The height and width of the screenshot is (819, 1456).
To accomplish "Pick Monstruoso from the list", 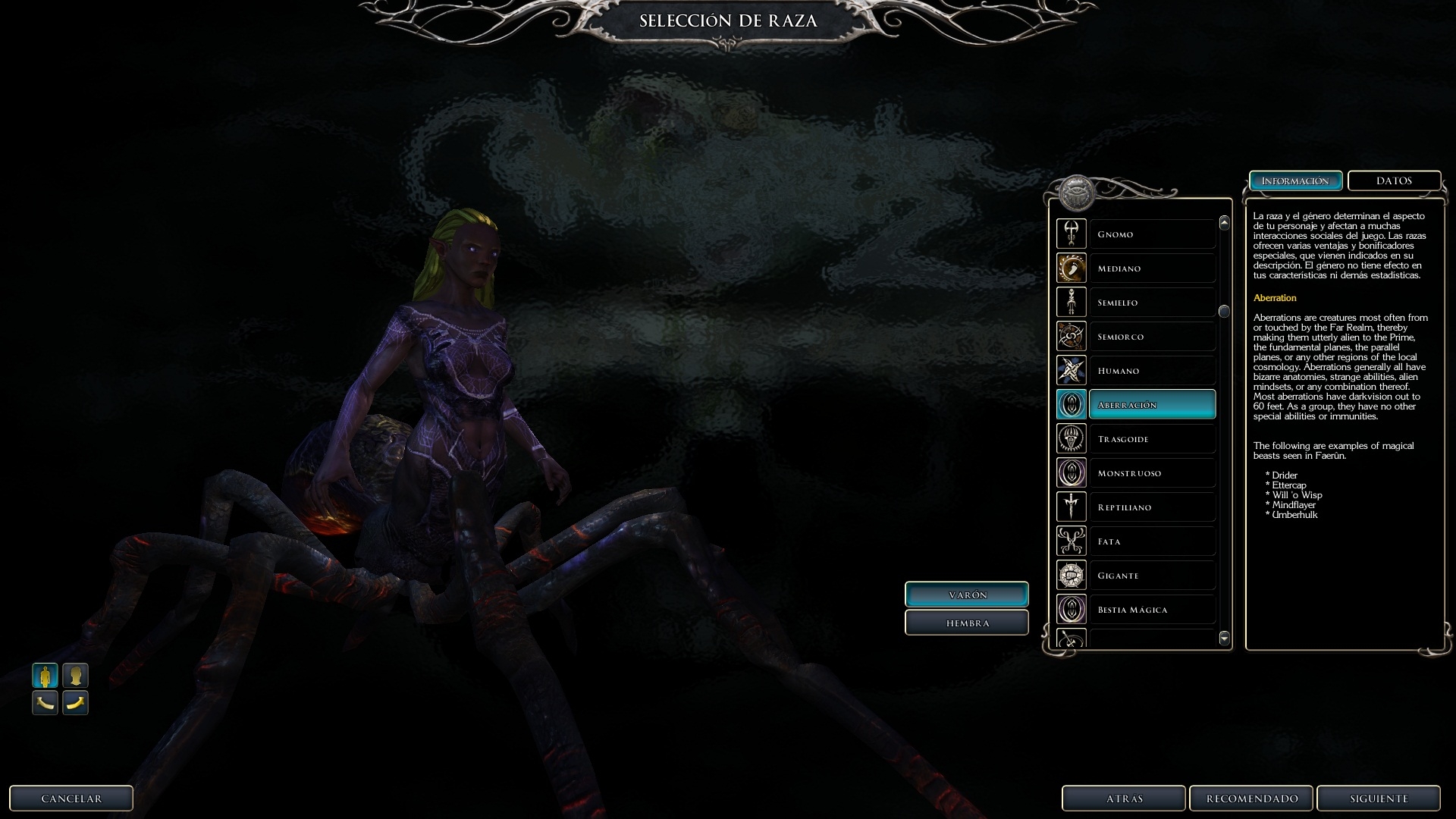I will click(1151, 473).
